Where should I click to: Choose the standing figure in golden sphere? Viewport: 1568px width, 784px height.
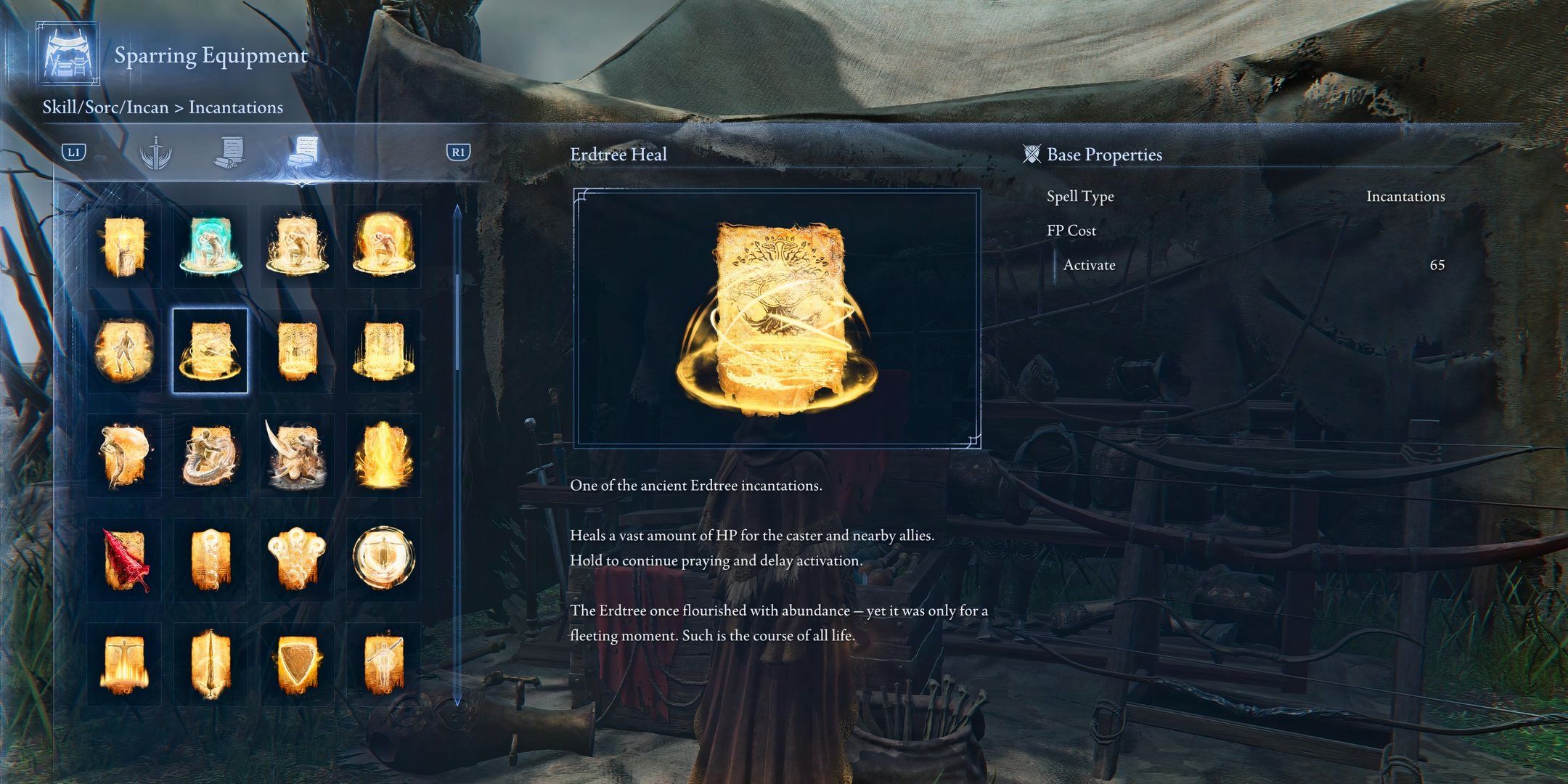point(124,351)
